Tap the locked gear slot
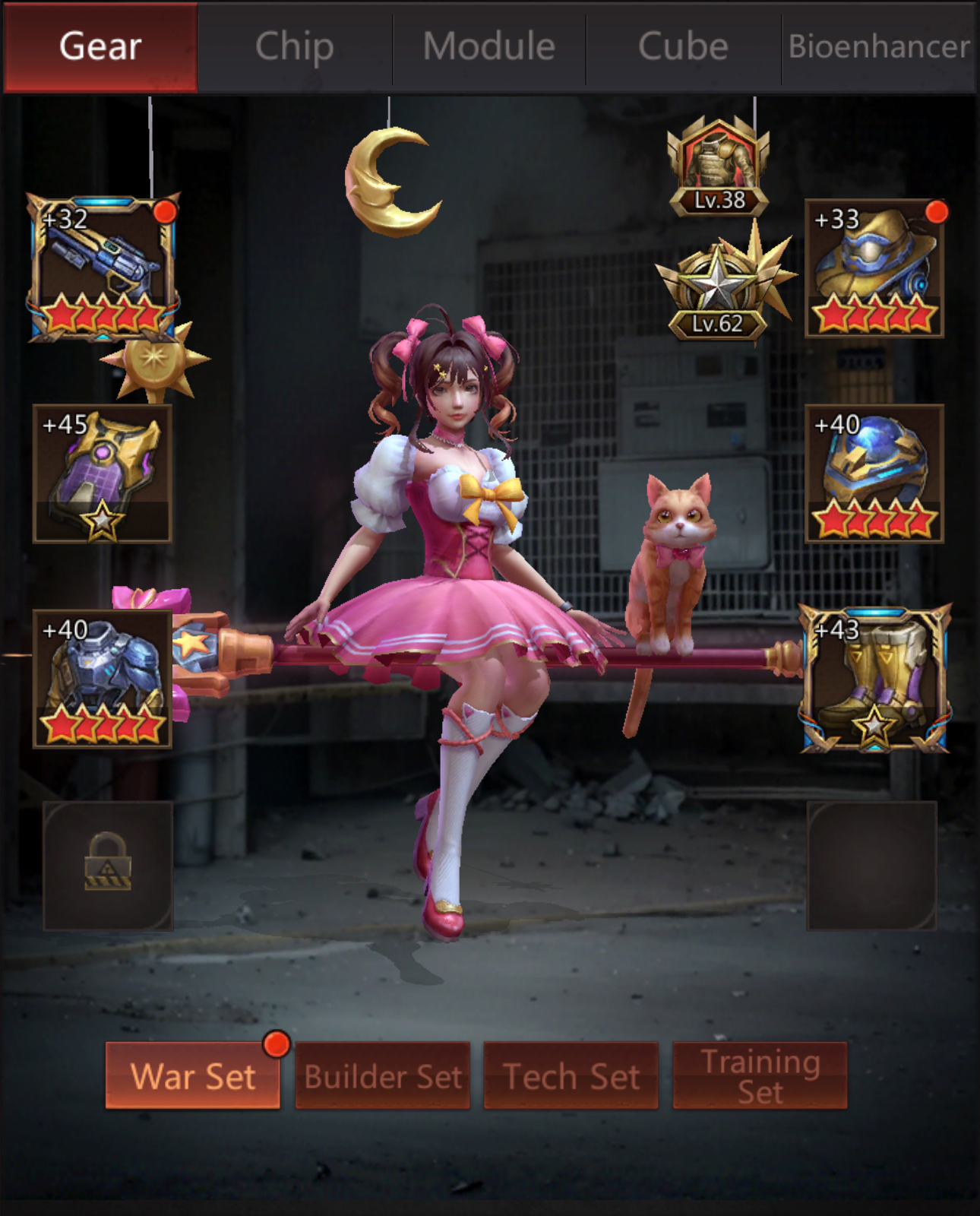 pyautogui.click(x=108, y=866)
